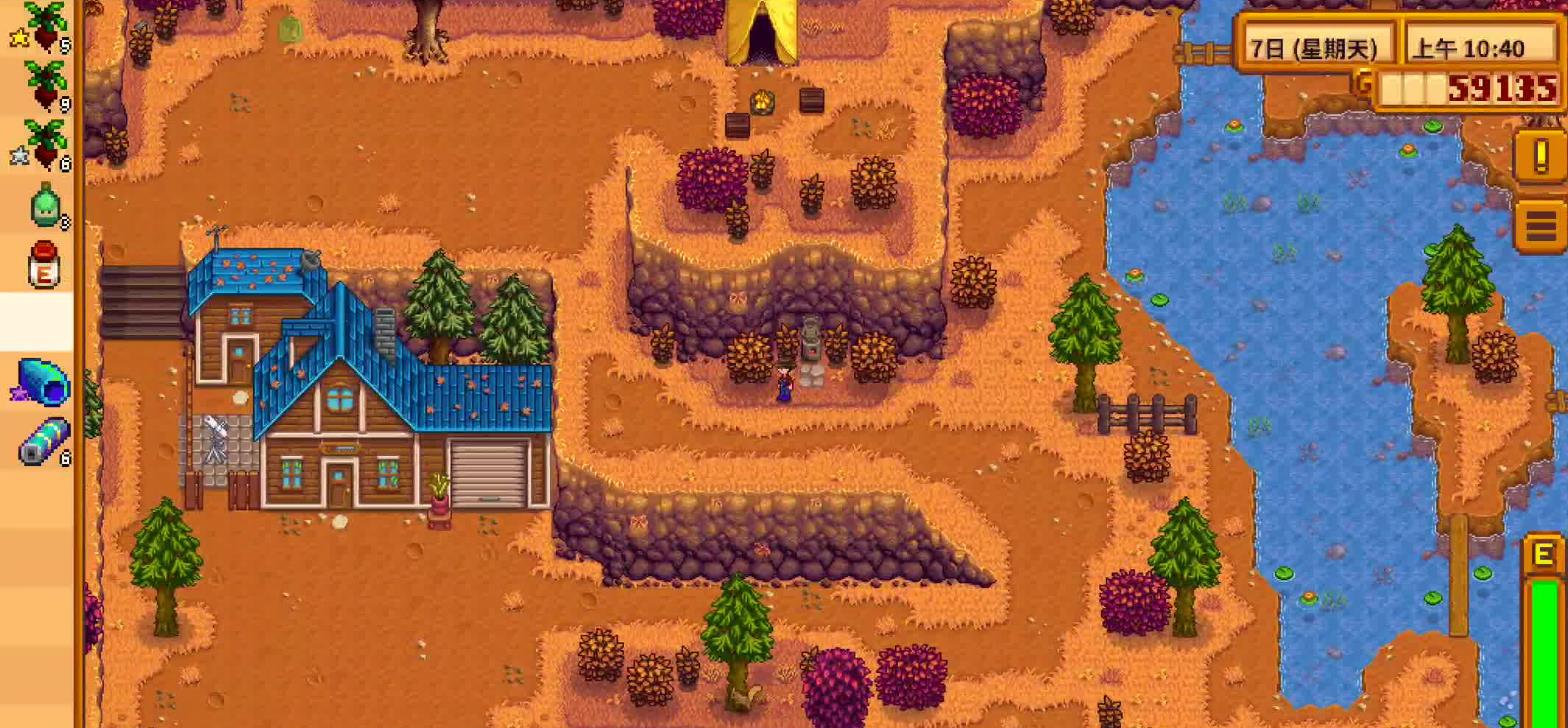Select the no-star beet stack of nine
The width and height of the screenshot is (1568, 728).
44,85
